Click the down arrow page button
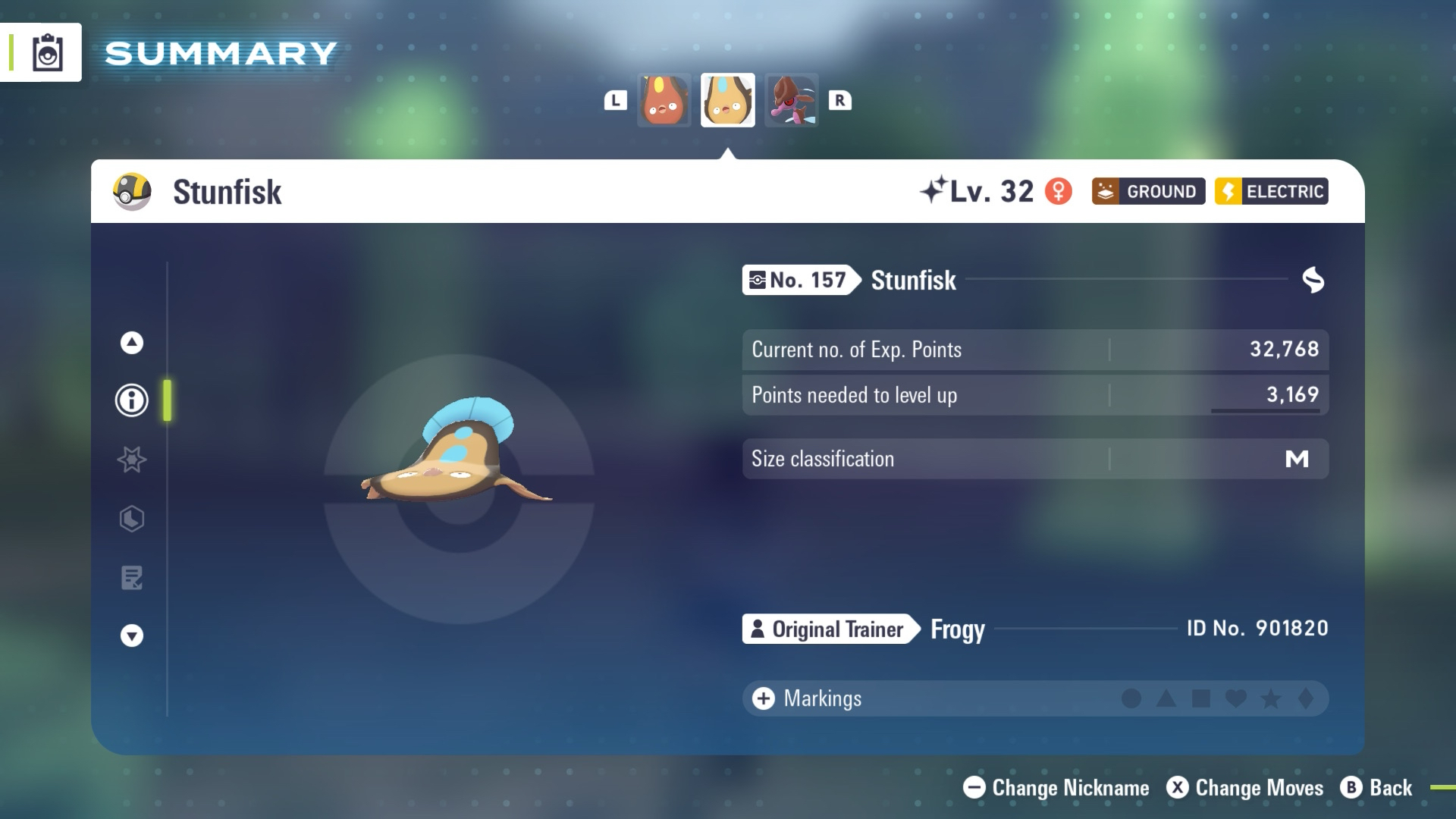1456x819 pixels. tap(132, 635)
